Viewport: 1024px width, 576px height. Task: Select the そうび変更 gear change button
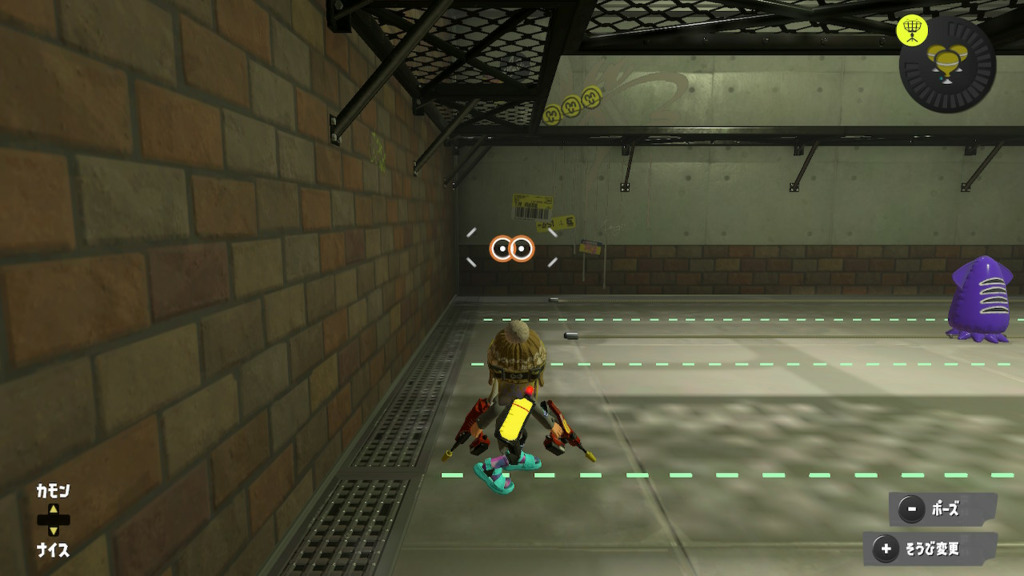pos(930,548)
